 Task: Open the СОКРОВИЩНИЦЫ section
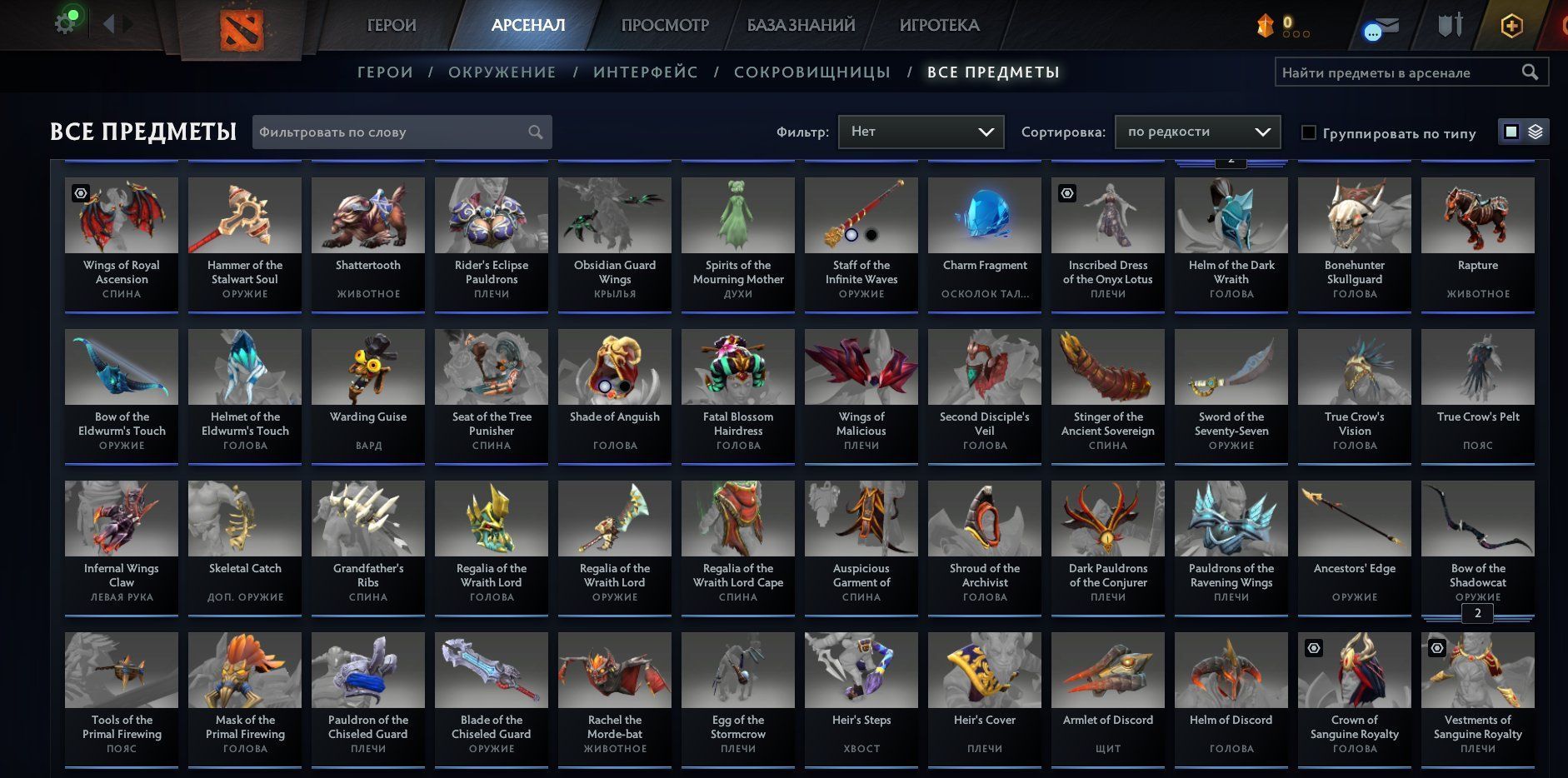tap(812, 72)
